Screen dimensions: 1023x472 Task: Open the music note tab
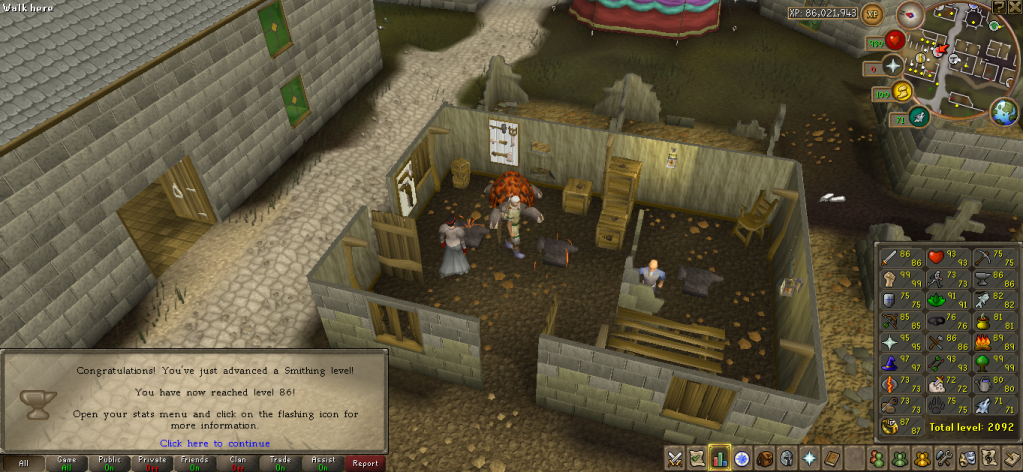(986, 459)
